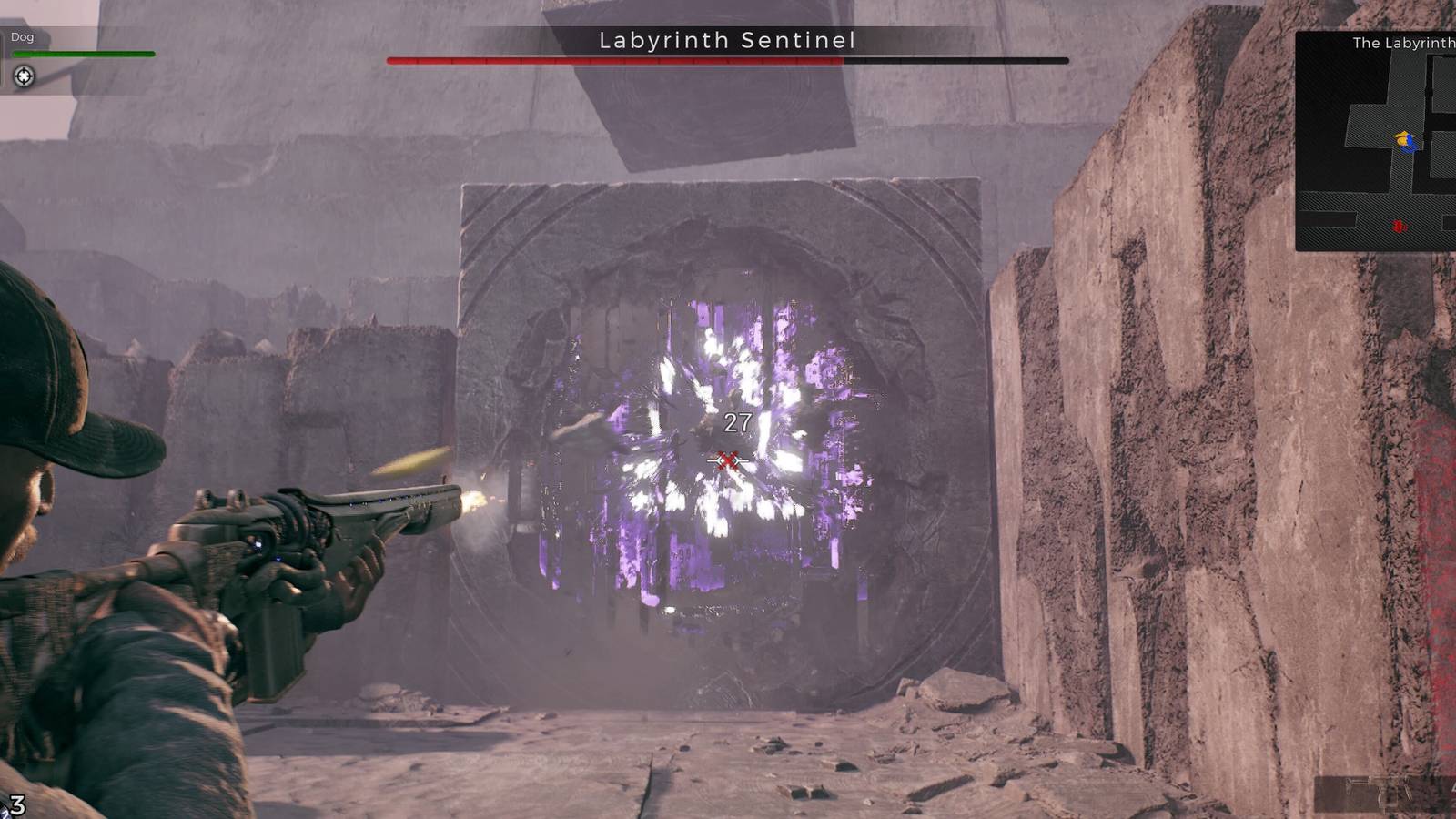
Task: Select the Dog companion crosshair targeting icon
Action: (23, 76)
